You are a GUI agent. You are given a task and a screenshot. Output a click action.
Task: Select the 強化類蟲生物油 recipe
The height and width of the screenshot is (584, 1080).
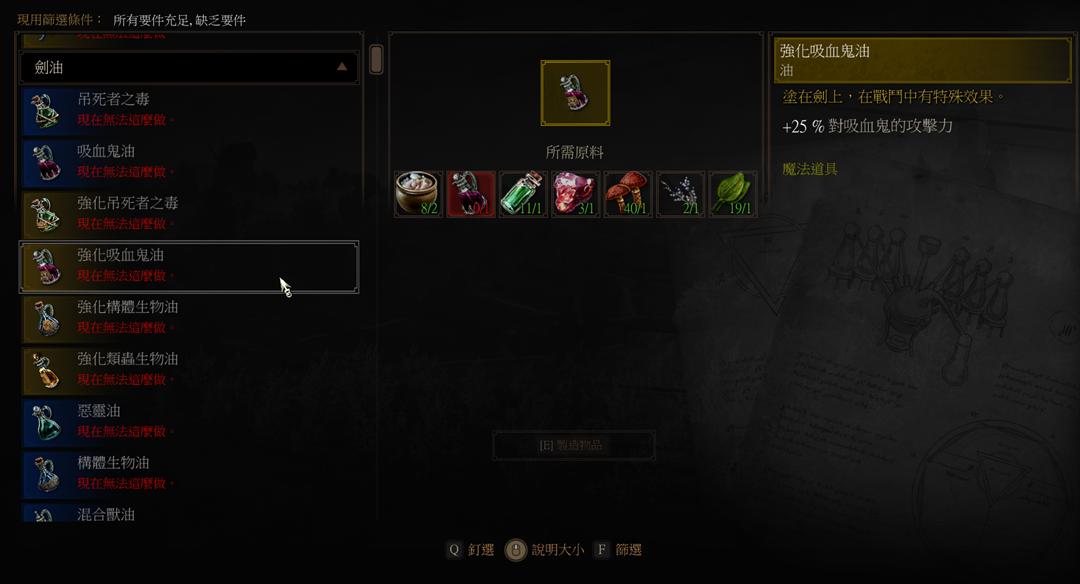coord(189,370)
